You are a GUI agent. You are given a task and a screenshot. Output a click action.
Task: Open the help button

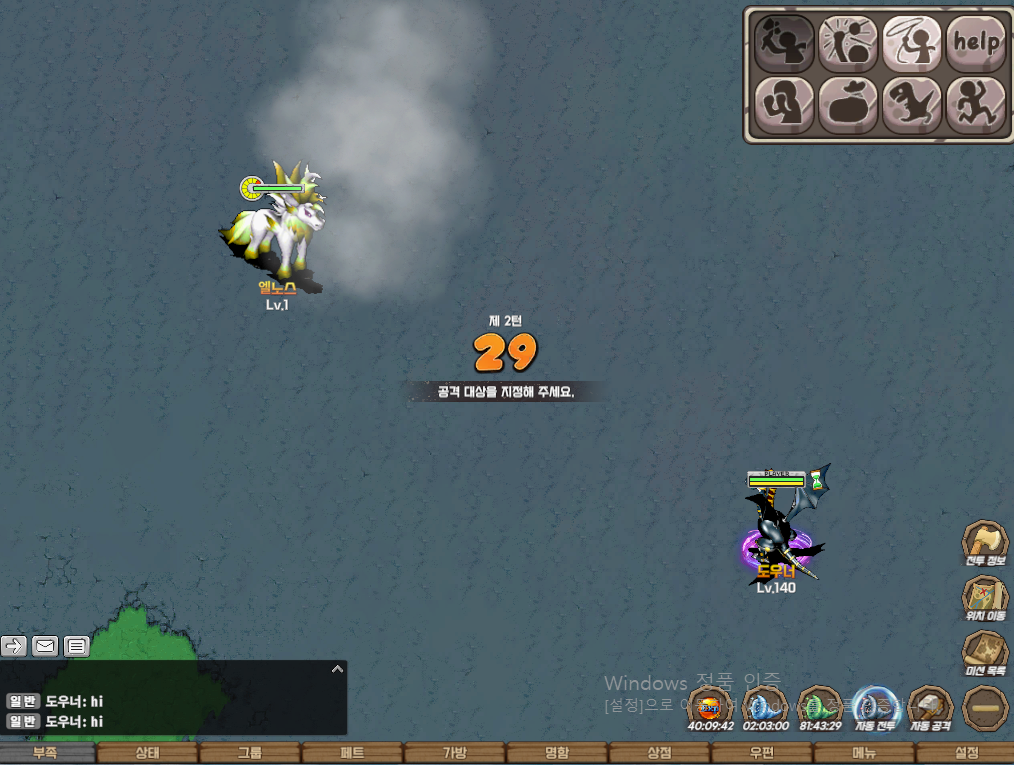tap(975, 43)
